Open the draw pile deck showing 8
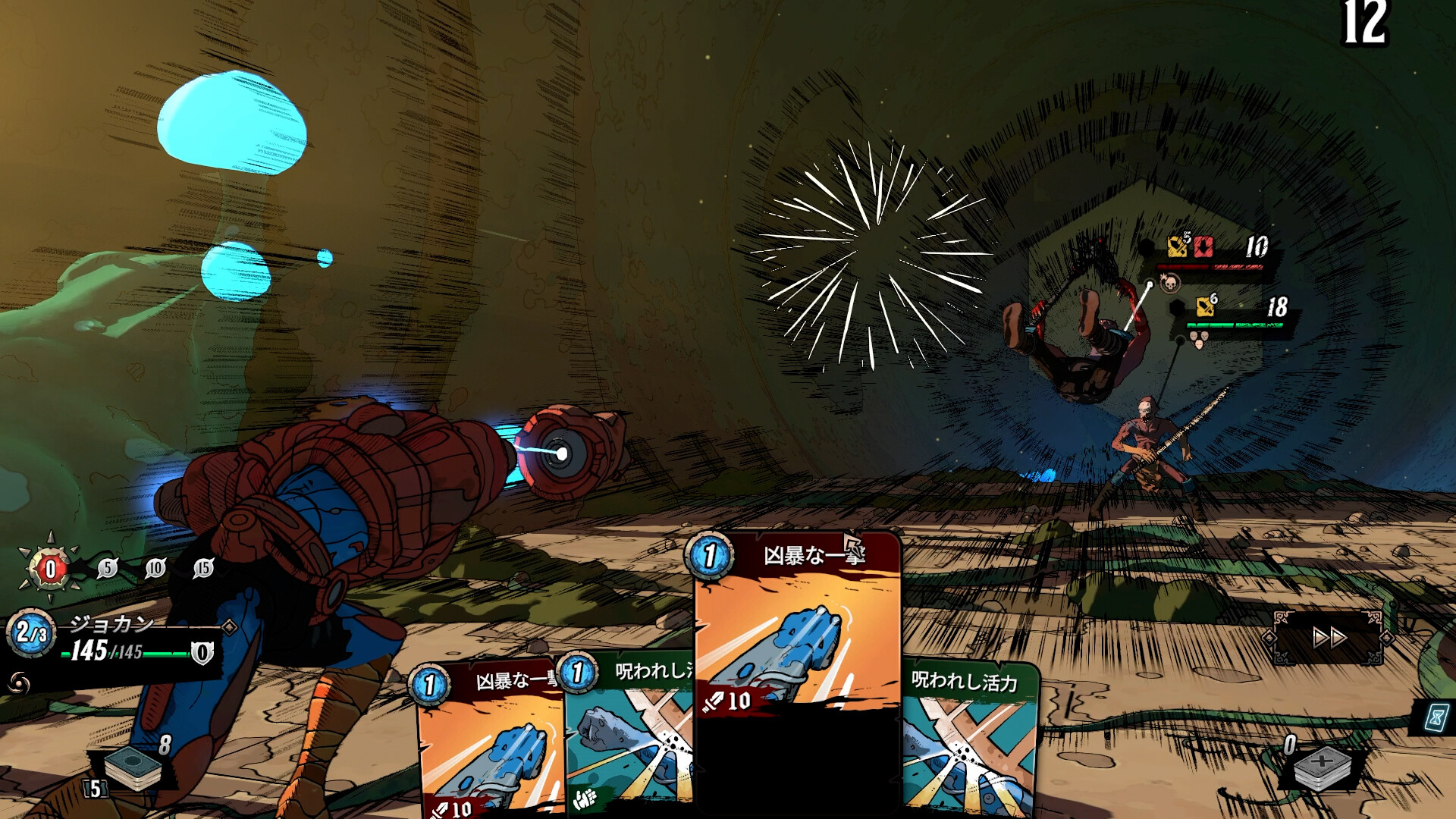Screen dimensions: 1456x819 133,767
